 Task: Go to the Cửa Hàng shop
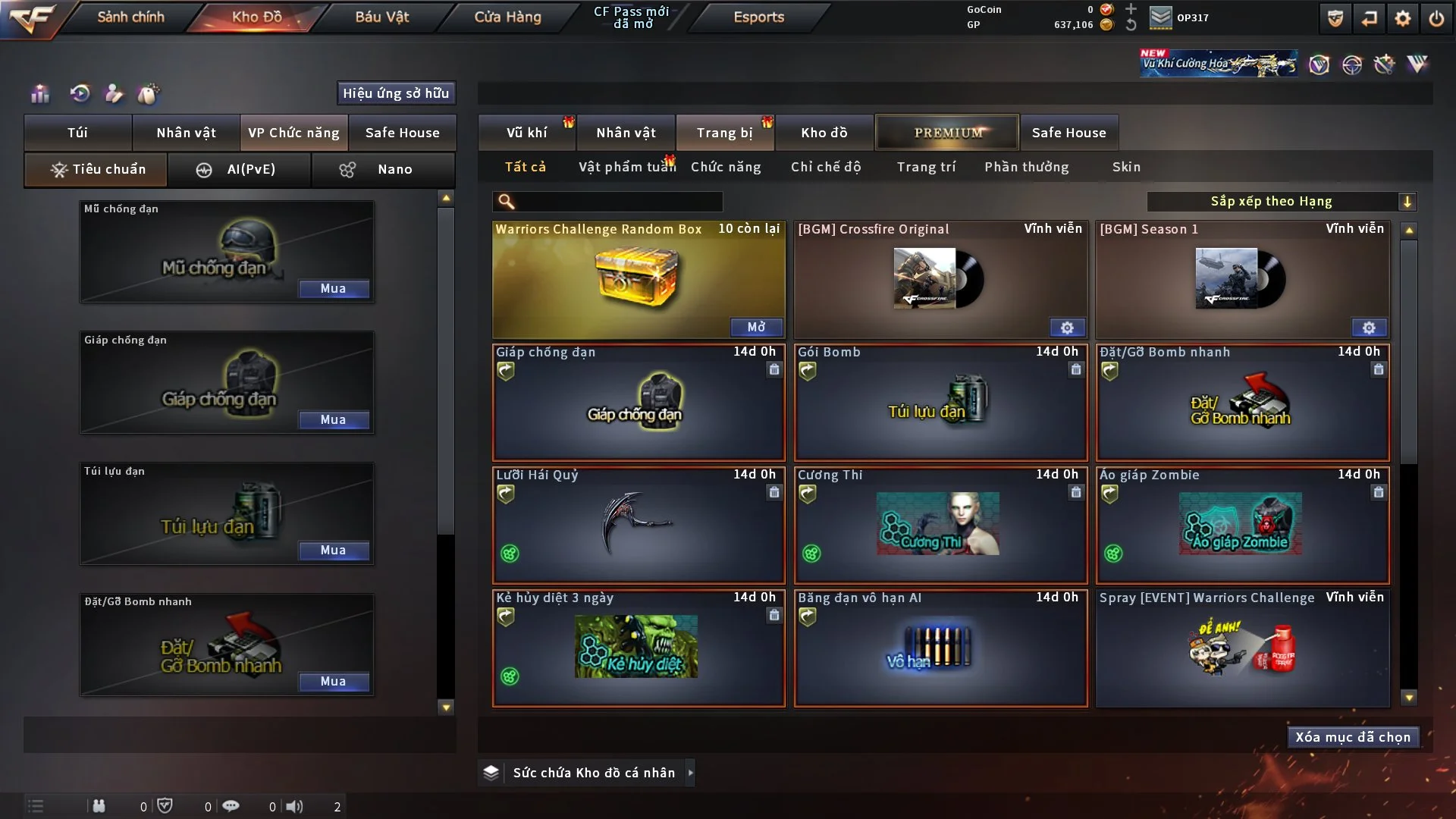point(507,17)
